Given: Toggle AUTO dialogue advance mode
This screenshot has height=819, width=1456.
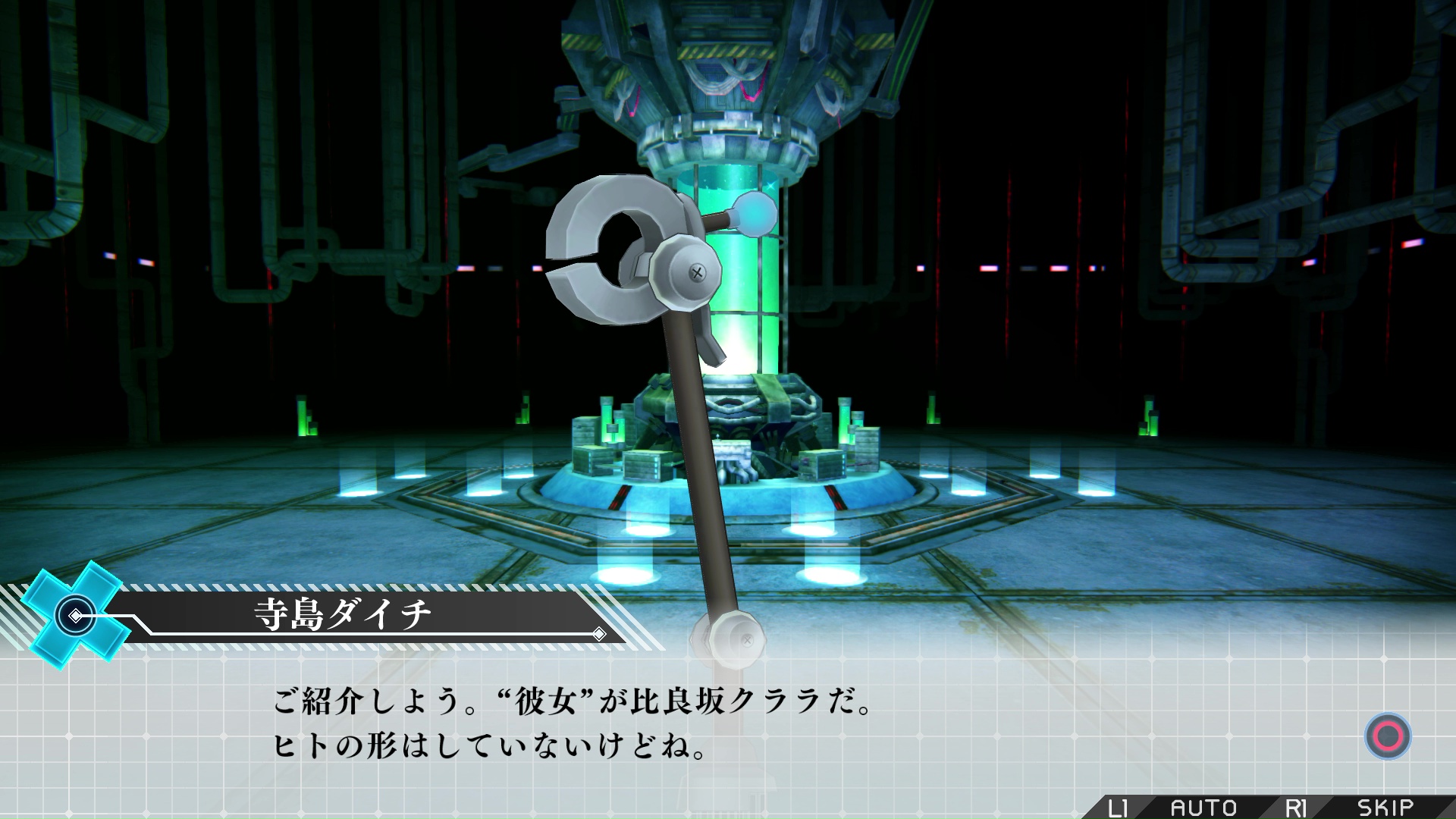Looking at the screenshot, I should point(1203,808).
